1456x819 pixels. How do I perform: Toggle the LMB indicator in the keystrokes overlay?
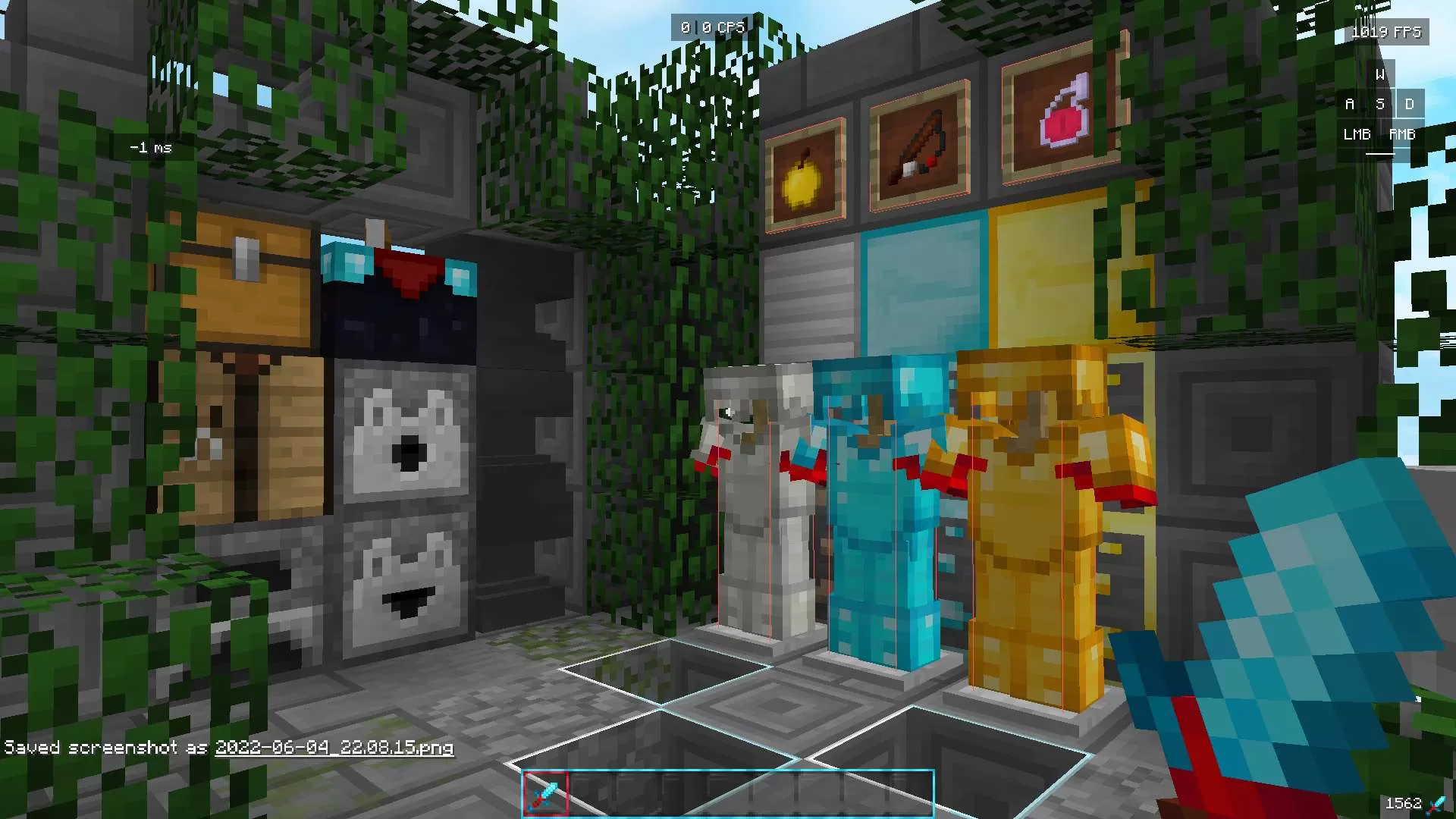pyautogui.click(x=1355, y=134)
